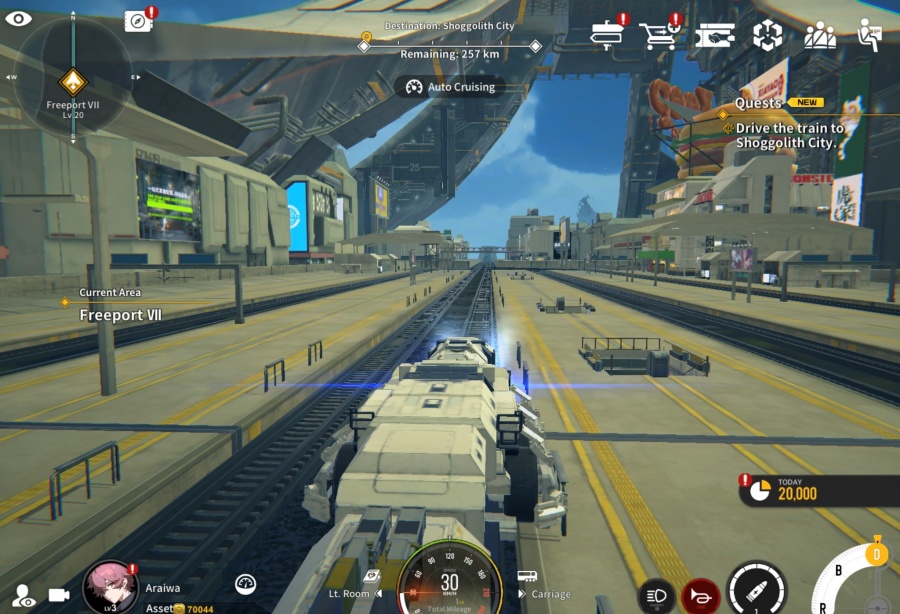Open the seated passenger icon
The height and width of the screenshot is (614, 900).
pyautogui.click(x=870, y=36)
